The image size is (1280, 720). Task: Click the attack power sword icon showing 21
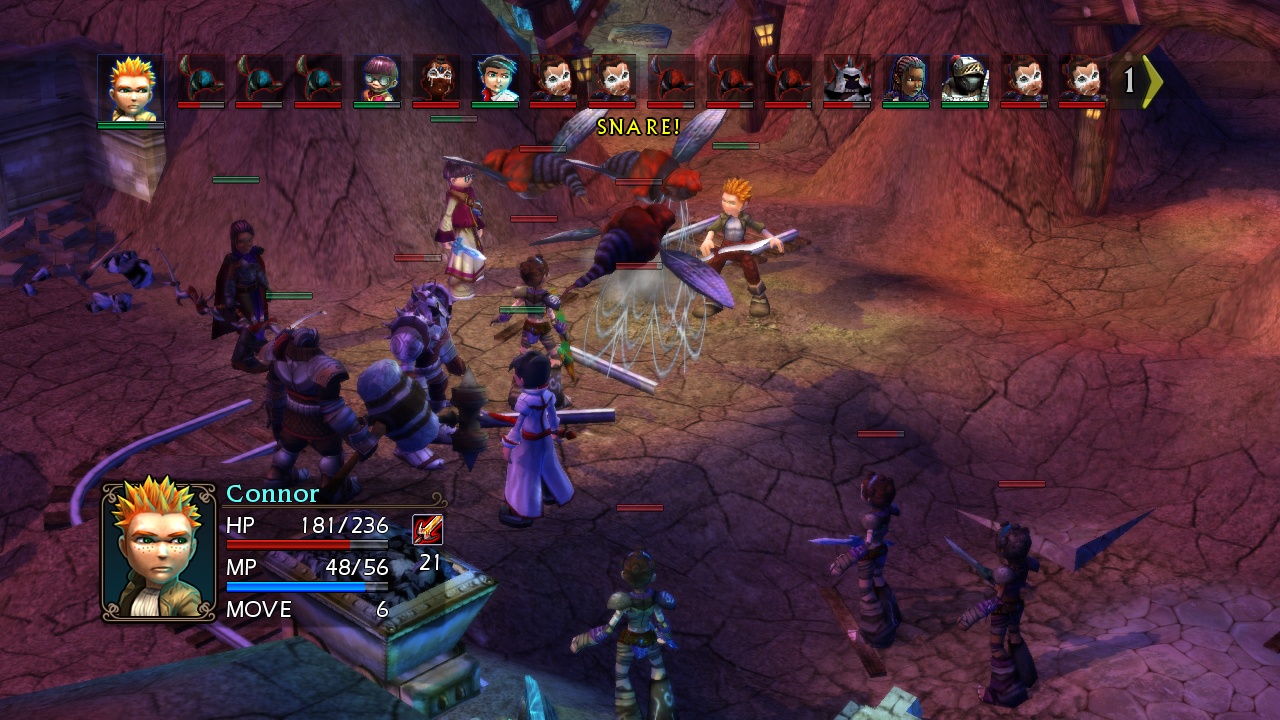pyautogui.click(x=428, y=528)
